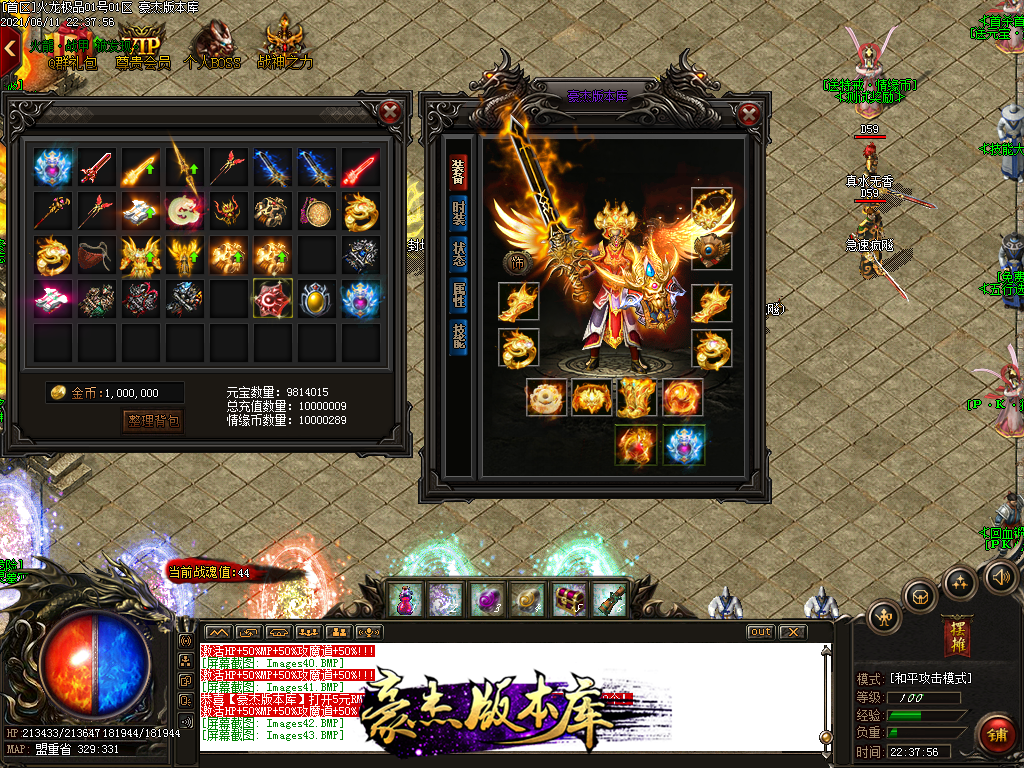Open the 状态 status tab
1024x768 pixels.
click(x=458, y=253)
